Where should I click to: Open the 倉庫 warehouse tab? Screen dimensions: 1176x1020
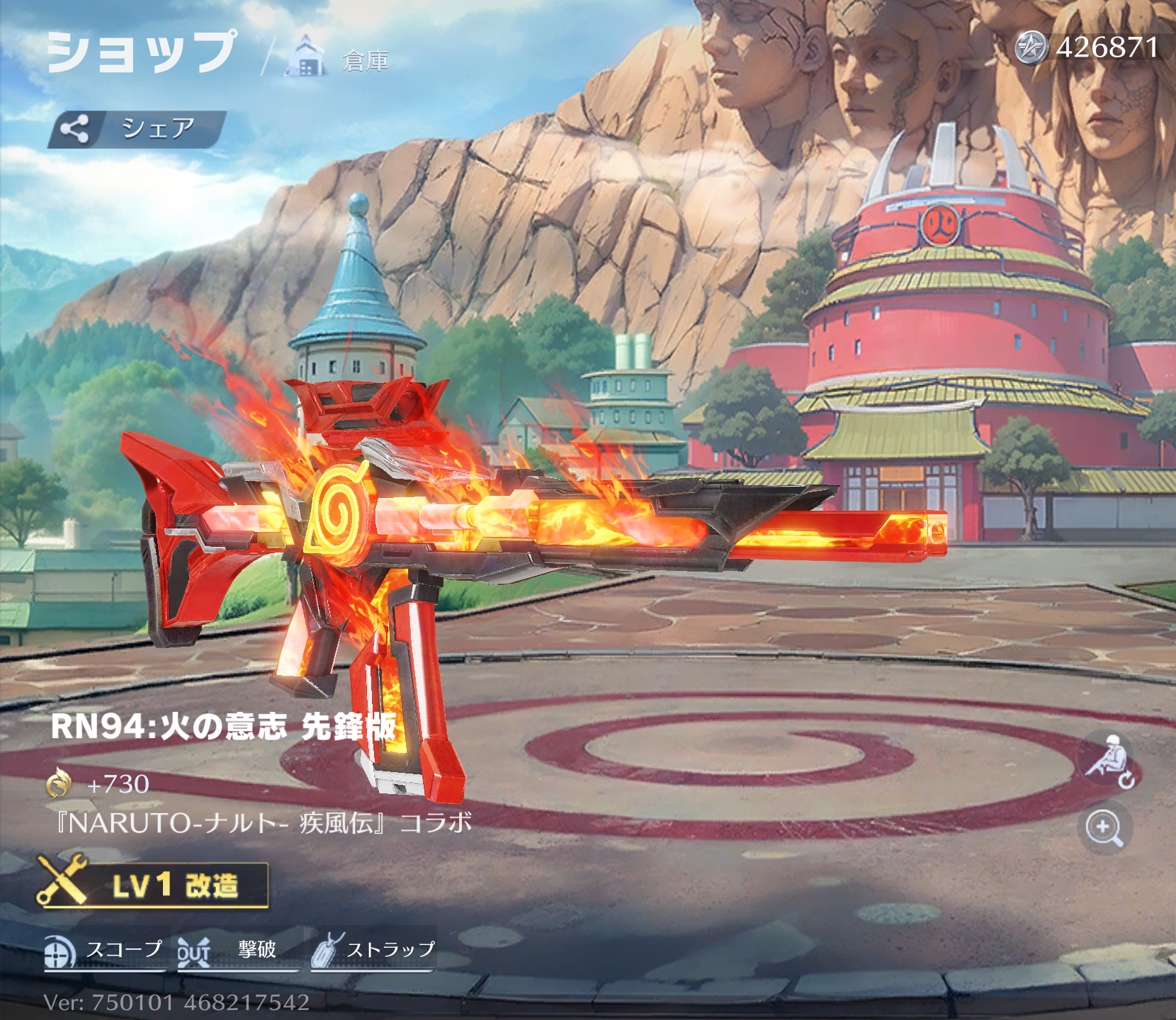[340, 58]
